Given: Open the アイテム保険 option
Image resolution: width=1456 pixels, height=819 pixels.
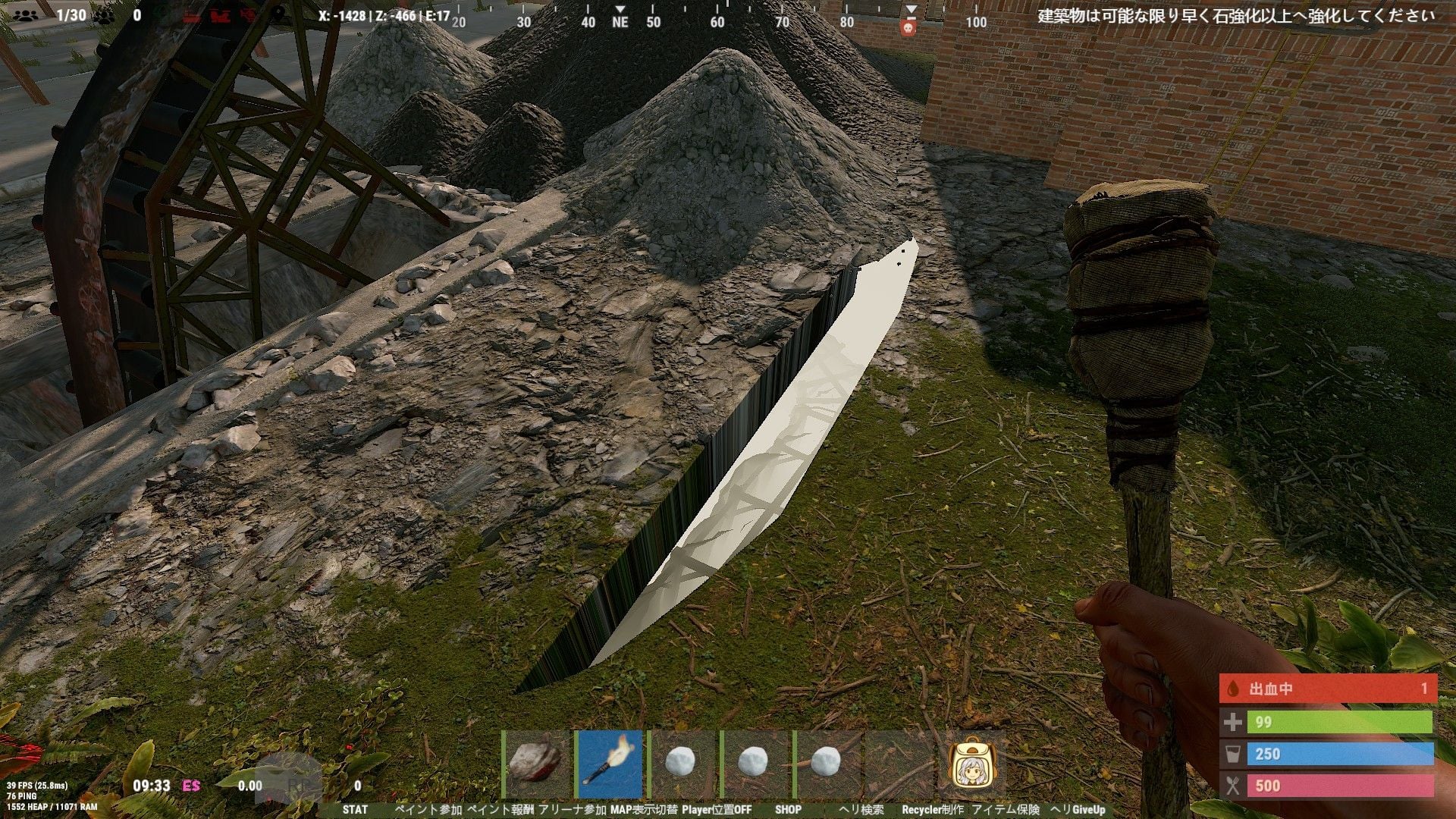Looking at the screenshot, I should (x=1006, y=810).
